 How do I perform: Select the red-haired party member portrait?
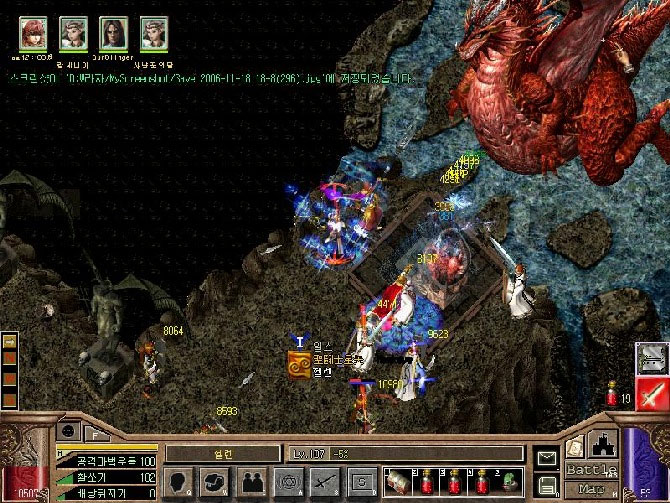(33, 33)
